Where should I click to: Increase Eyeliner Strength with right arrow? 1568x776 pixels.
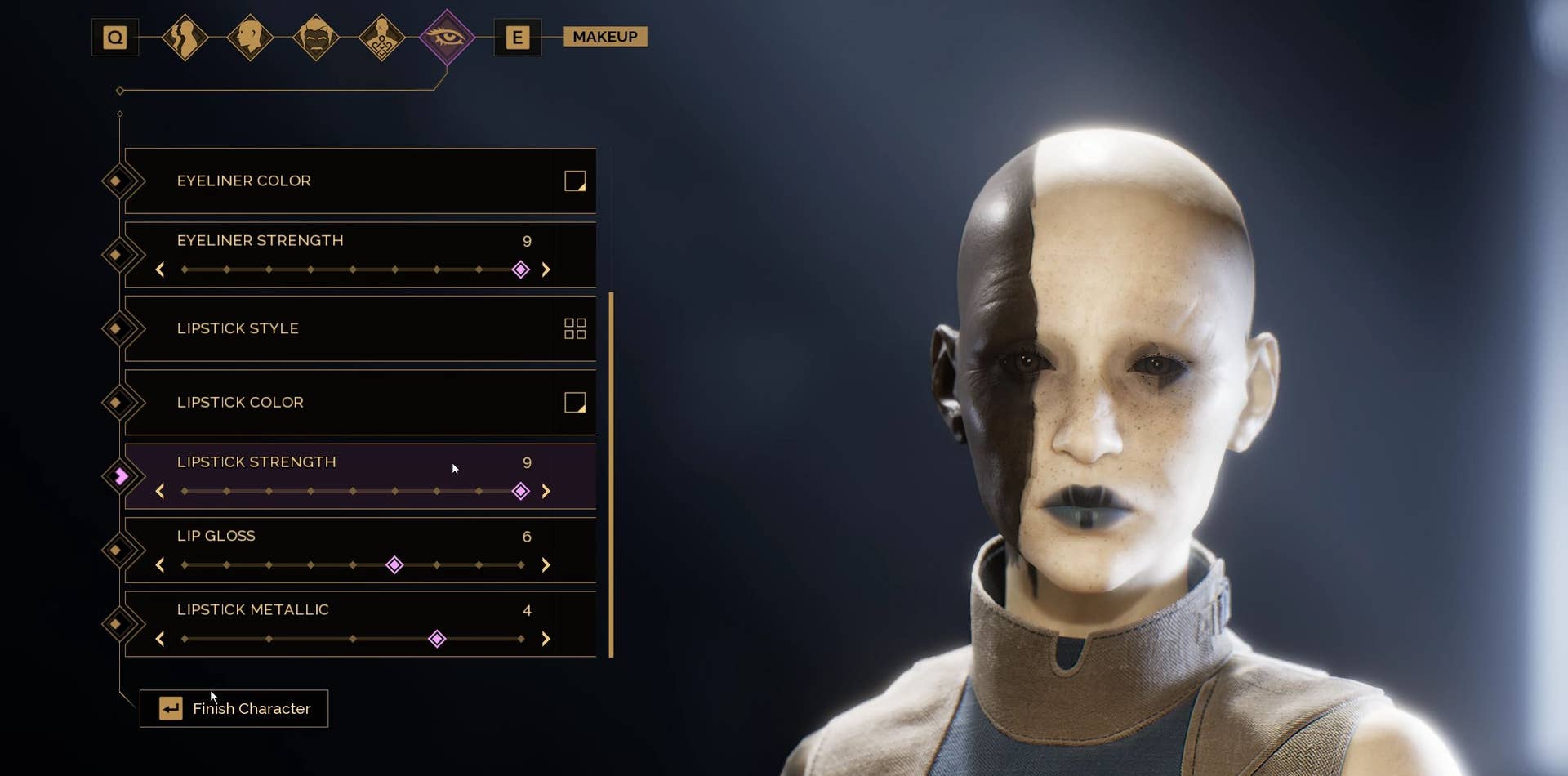[x=546, y=270]
